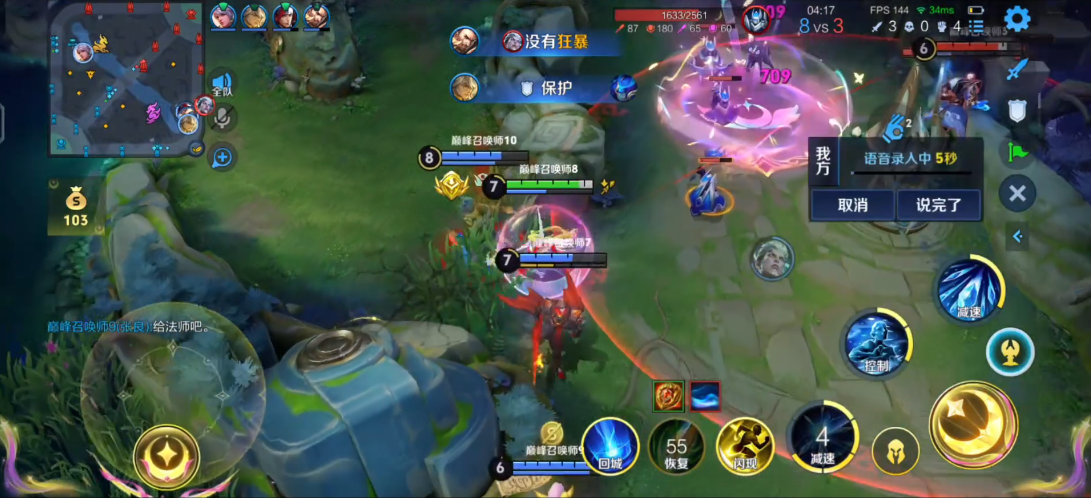Viewport: 1091px width, 498px height.
Task: Send the shield defend signal
Action: click(1017, 110)
